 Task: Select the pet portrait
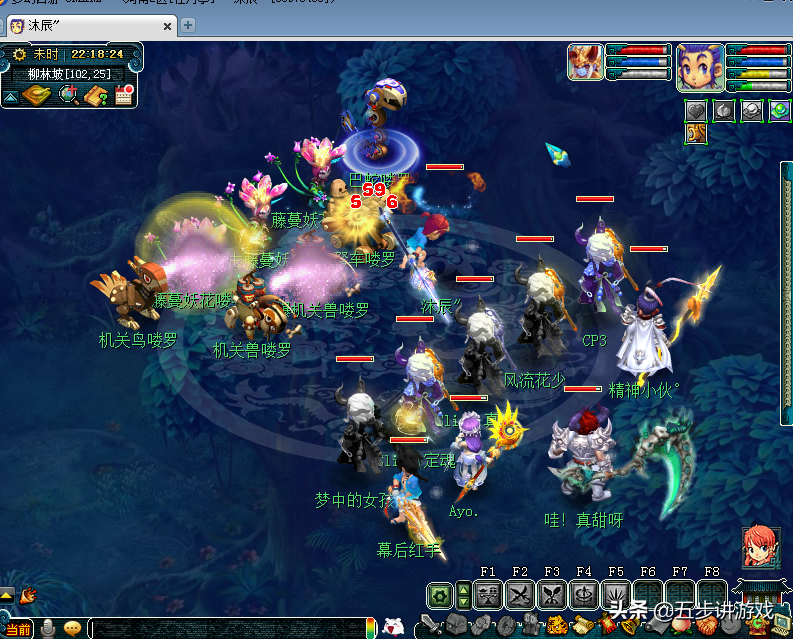tap(585, 62)
